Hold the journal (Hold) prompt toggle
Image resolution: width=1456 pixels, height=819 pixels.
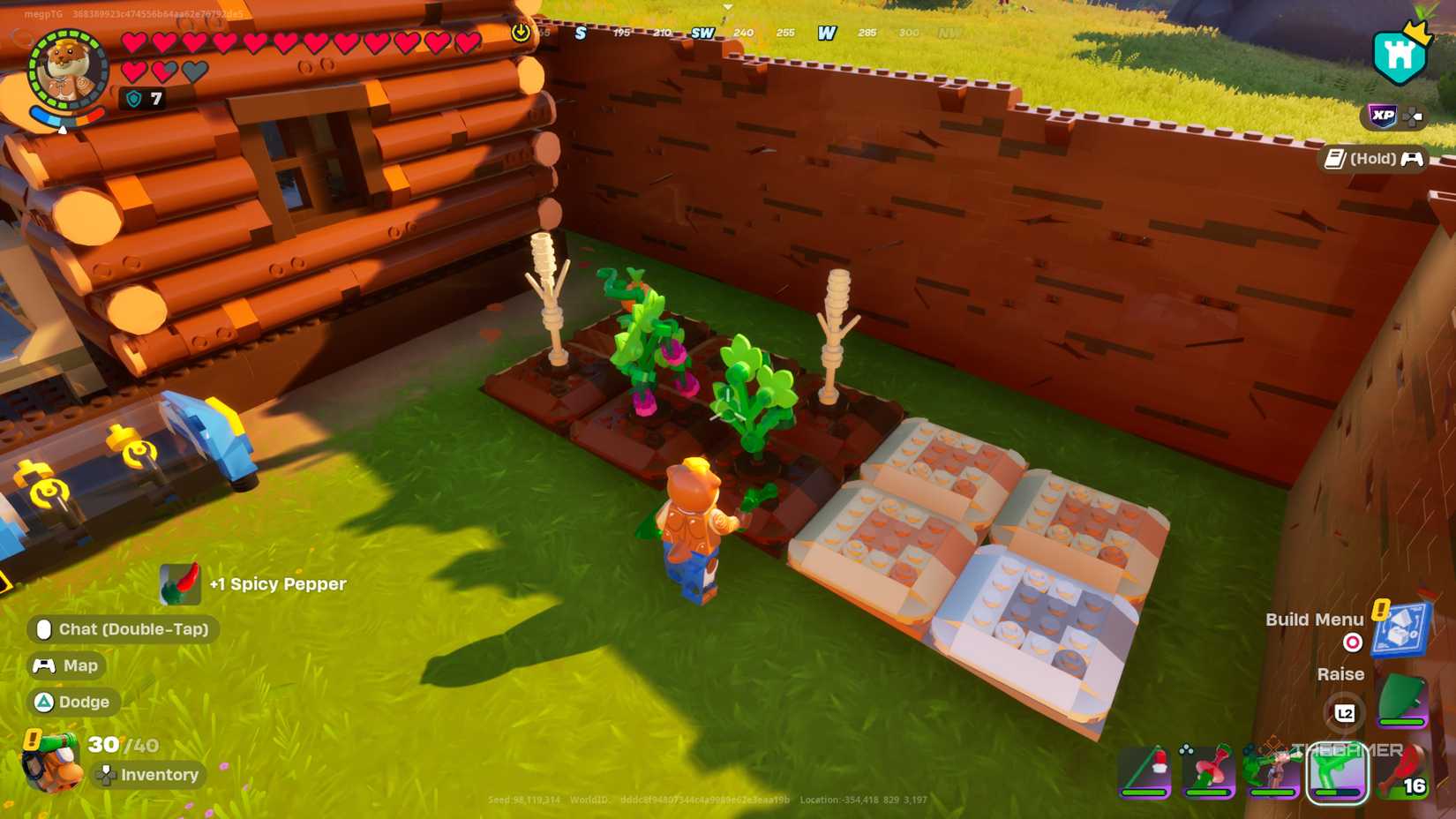coord(1372,159)
